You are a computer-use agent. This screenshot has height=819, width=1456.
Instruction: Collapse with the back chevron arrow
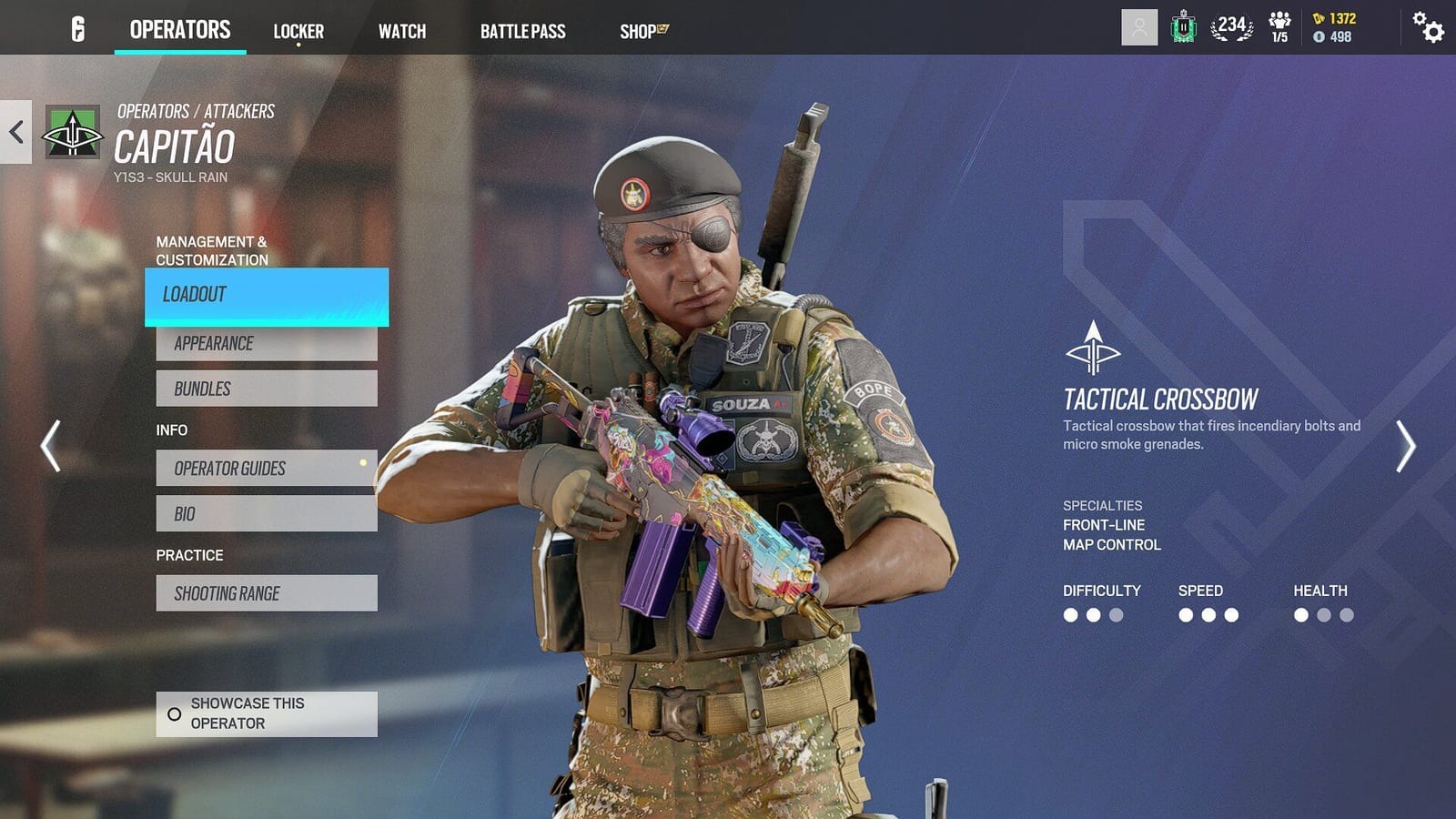click(15, 131)
